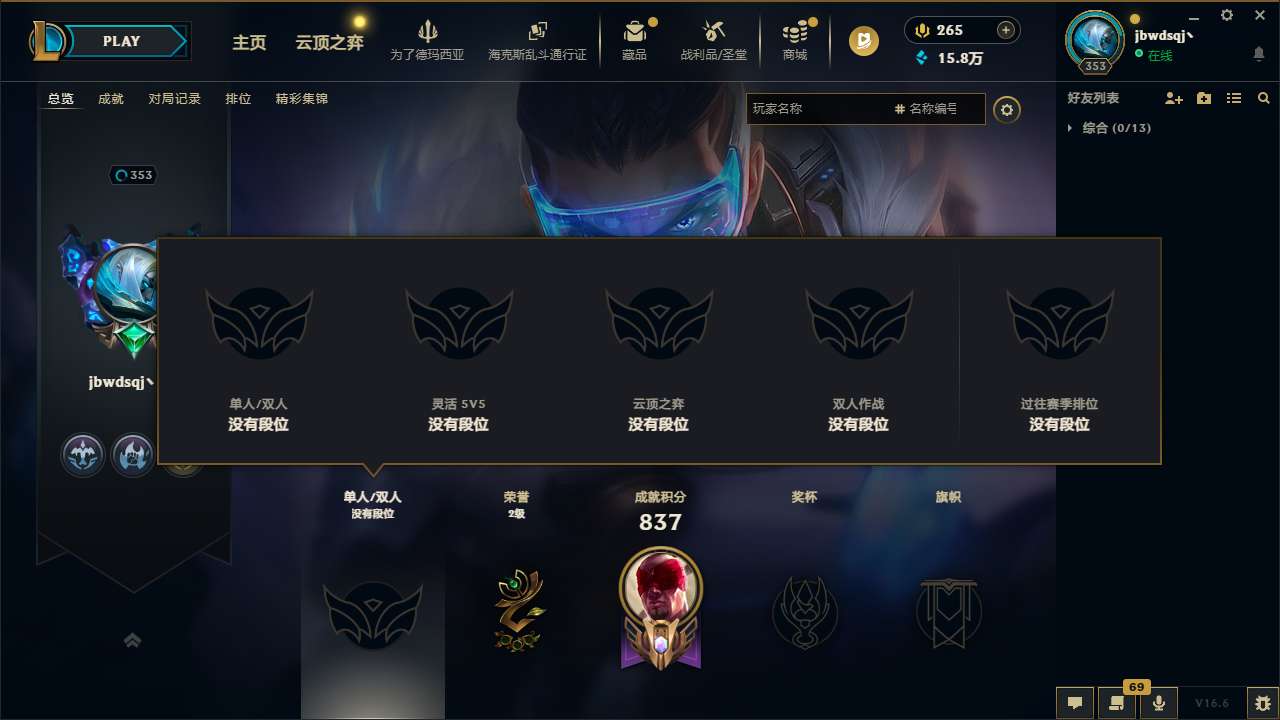Open the player search settings gear next to 名称编号
This screenshot has width=1280, height=720.
[1007, 110]
